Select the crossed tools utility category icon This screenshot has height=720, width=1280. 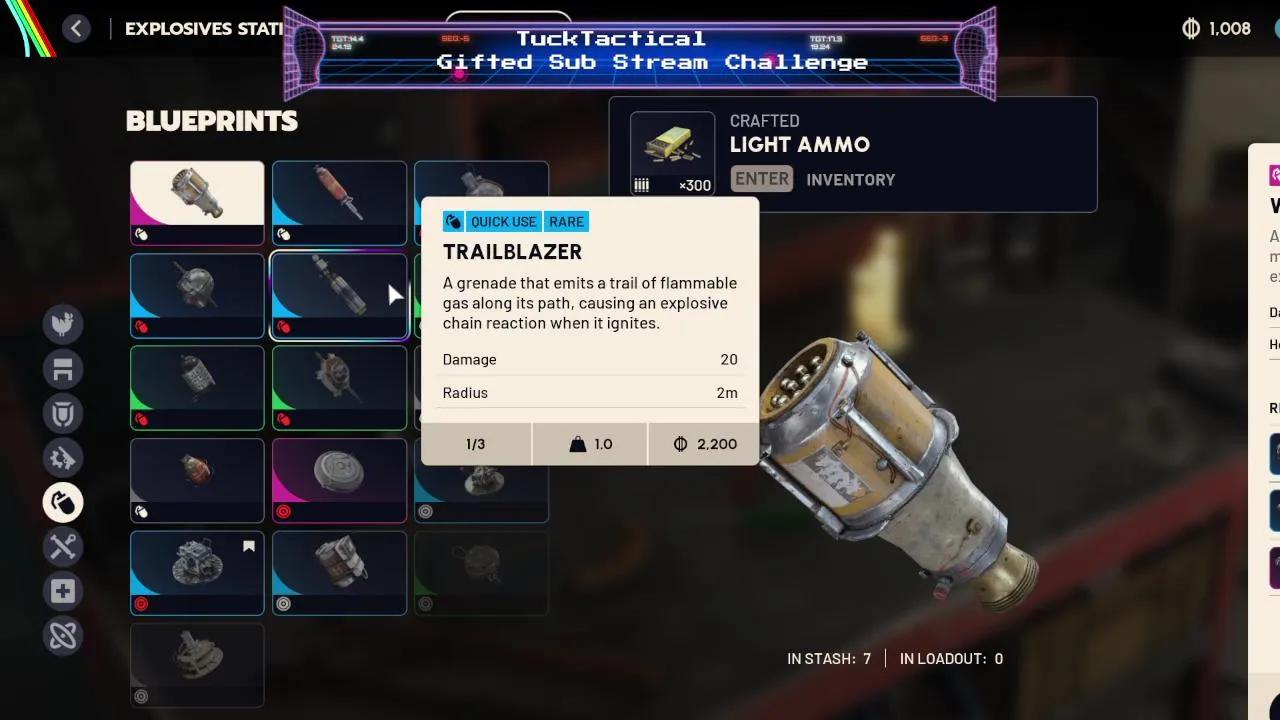[x=63, y=547]
